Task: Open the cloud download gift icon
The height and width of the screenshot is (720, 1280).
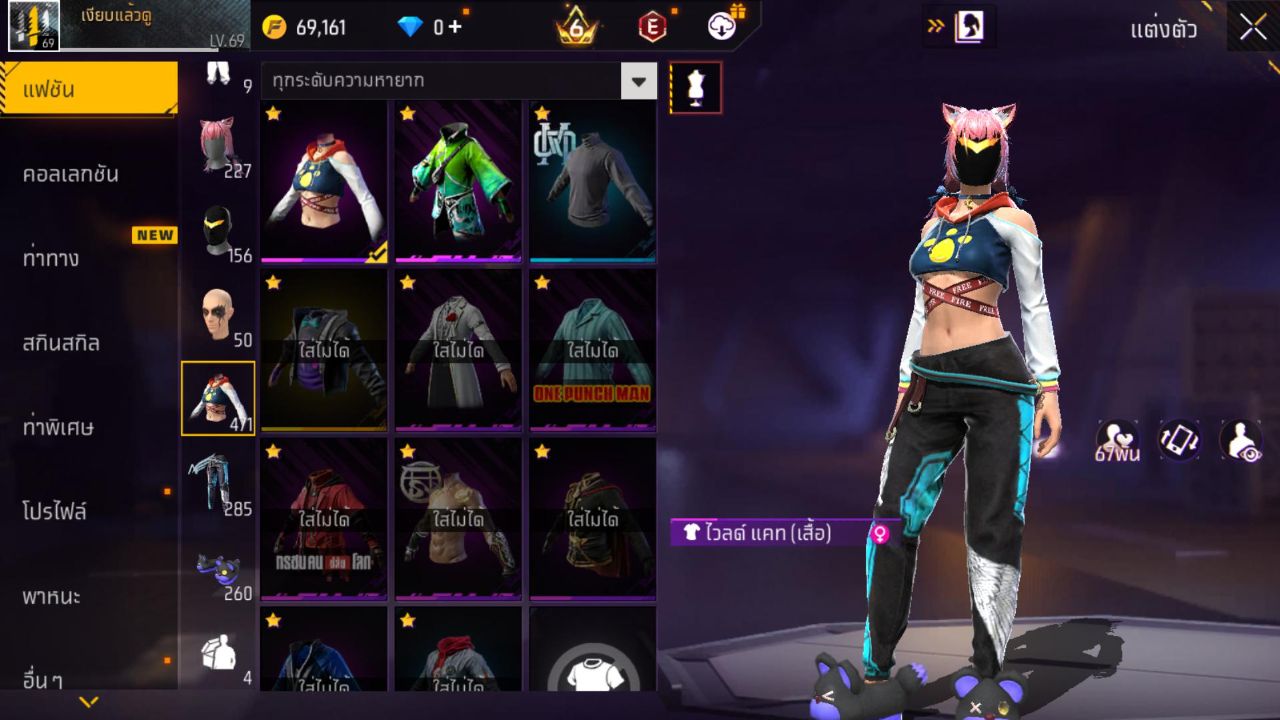Action: (x=722, y=27)
